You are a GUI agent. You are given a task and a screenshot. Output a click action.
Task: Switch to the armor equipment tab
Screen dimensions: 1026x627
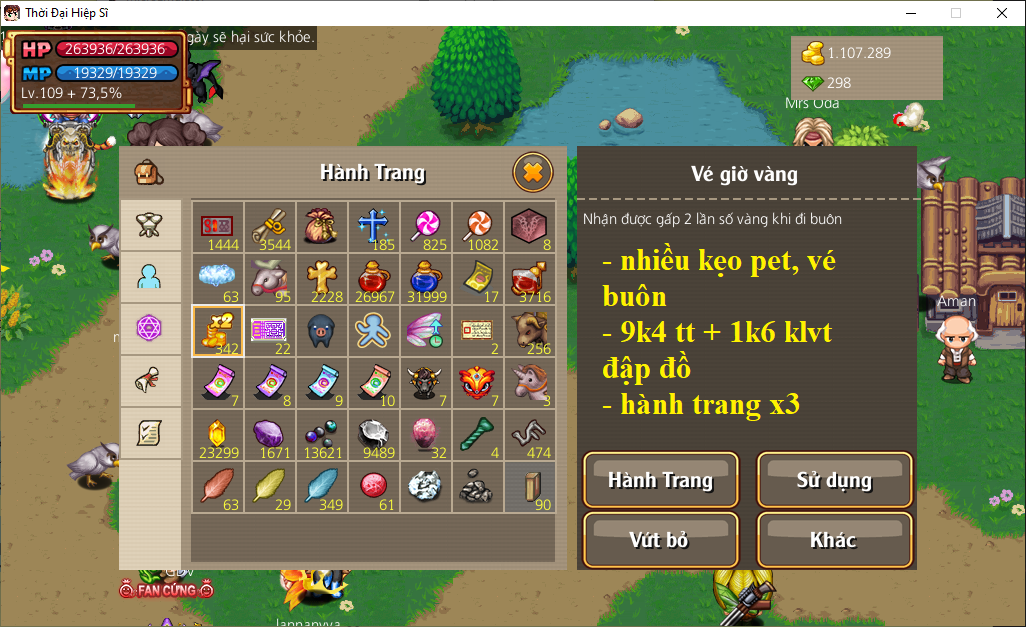click(150, 224)
